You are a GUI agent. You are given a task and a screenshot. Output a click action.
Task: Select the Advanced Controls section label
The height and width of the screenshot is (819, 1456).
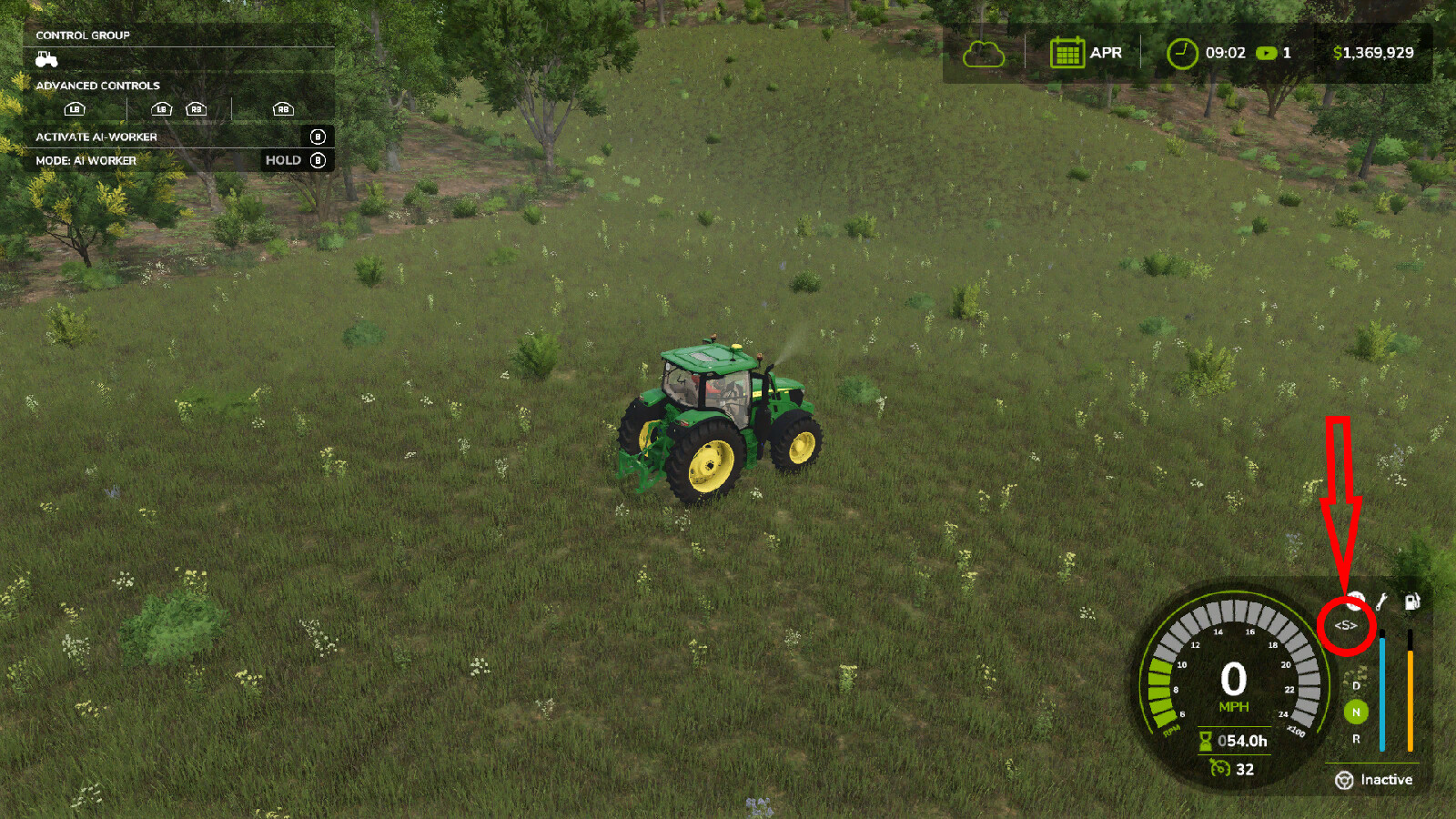[97, 85]
